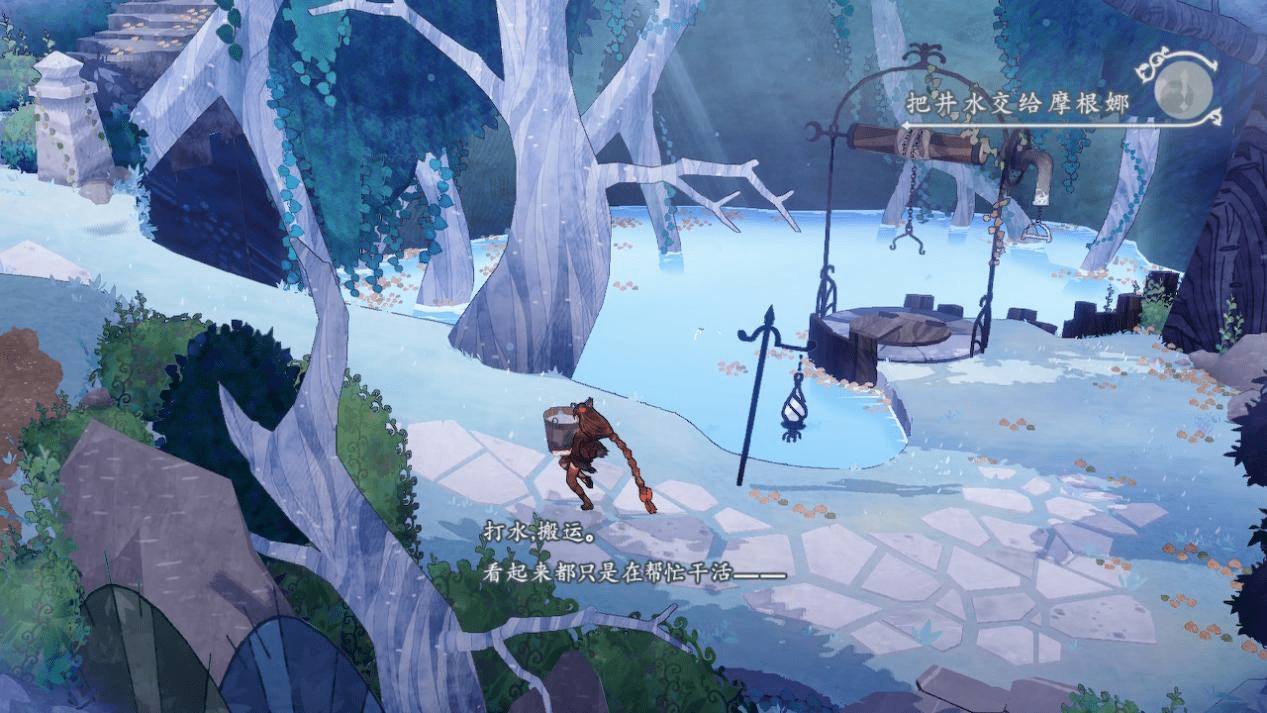
Task: Click the objective text 把井水交给摩根娜
Action: pos(1016,102)
